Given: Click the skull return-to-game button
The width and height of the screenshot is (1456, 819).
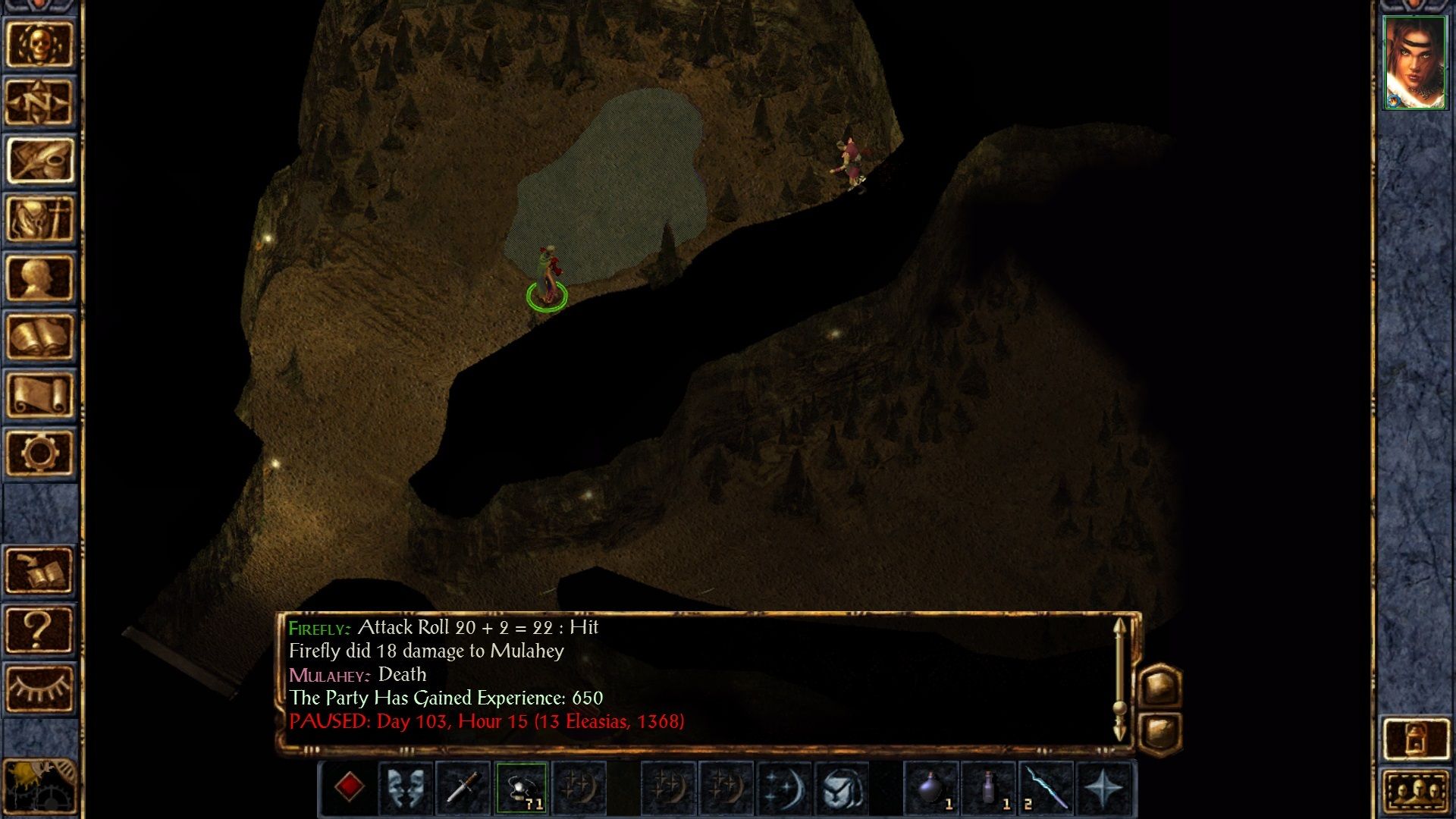Looking at the screenshot, I should pos(39,44).
